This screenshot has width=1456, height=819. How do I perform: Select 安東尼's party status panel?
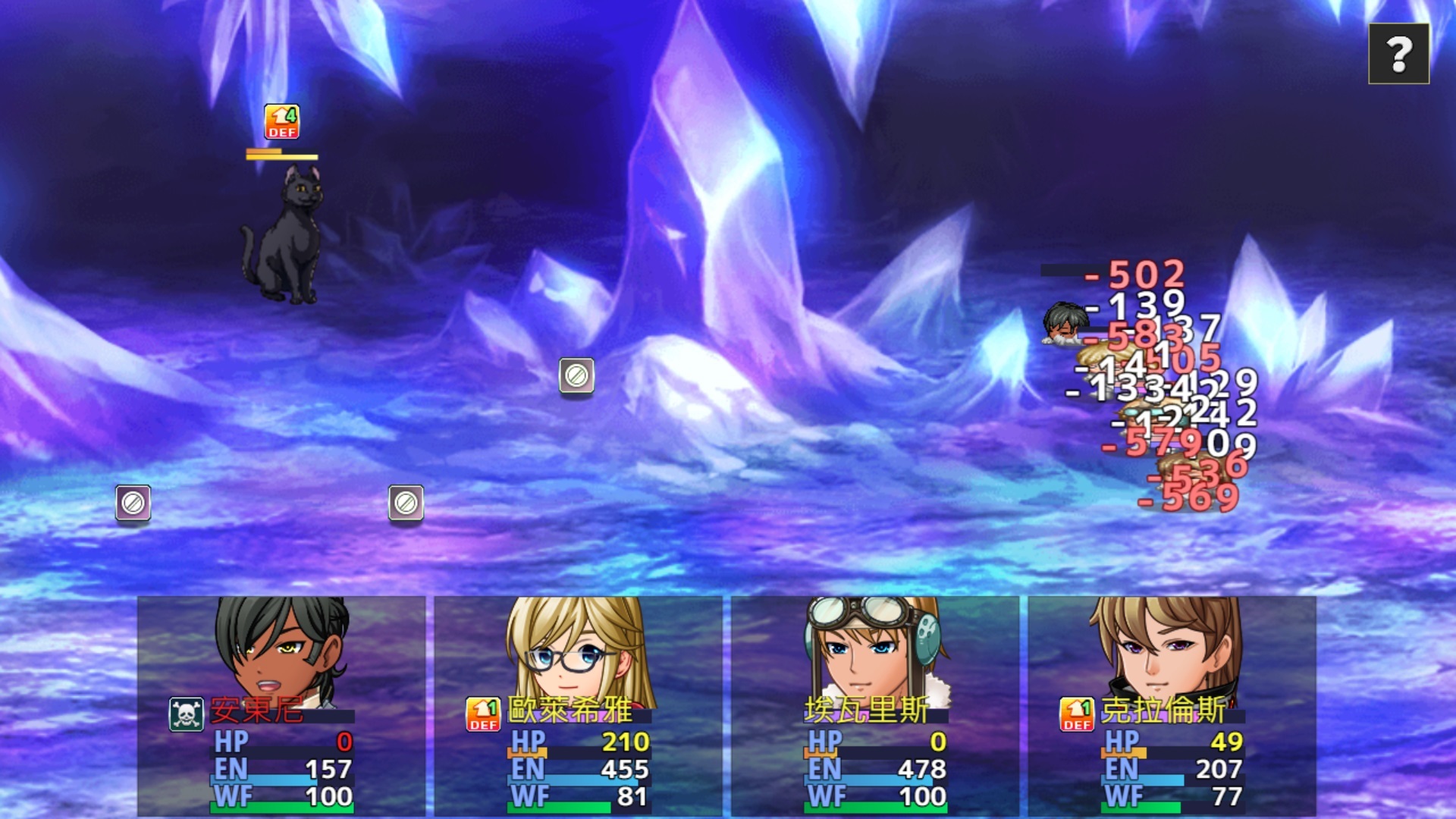point(281,705)
